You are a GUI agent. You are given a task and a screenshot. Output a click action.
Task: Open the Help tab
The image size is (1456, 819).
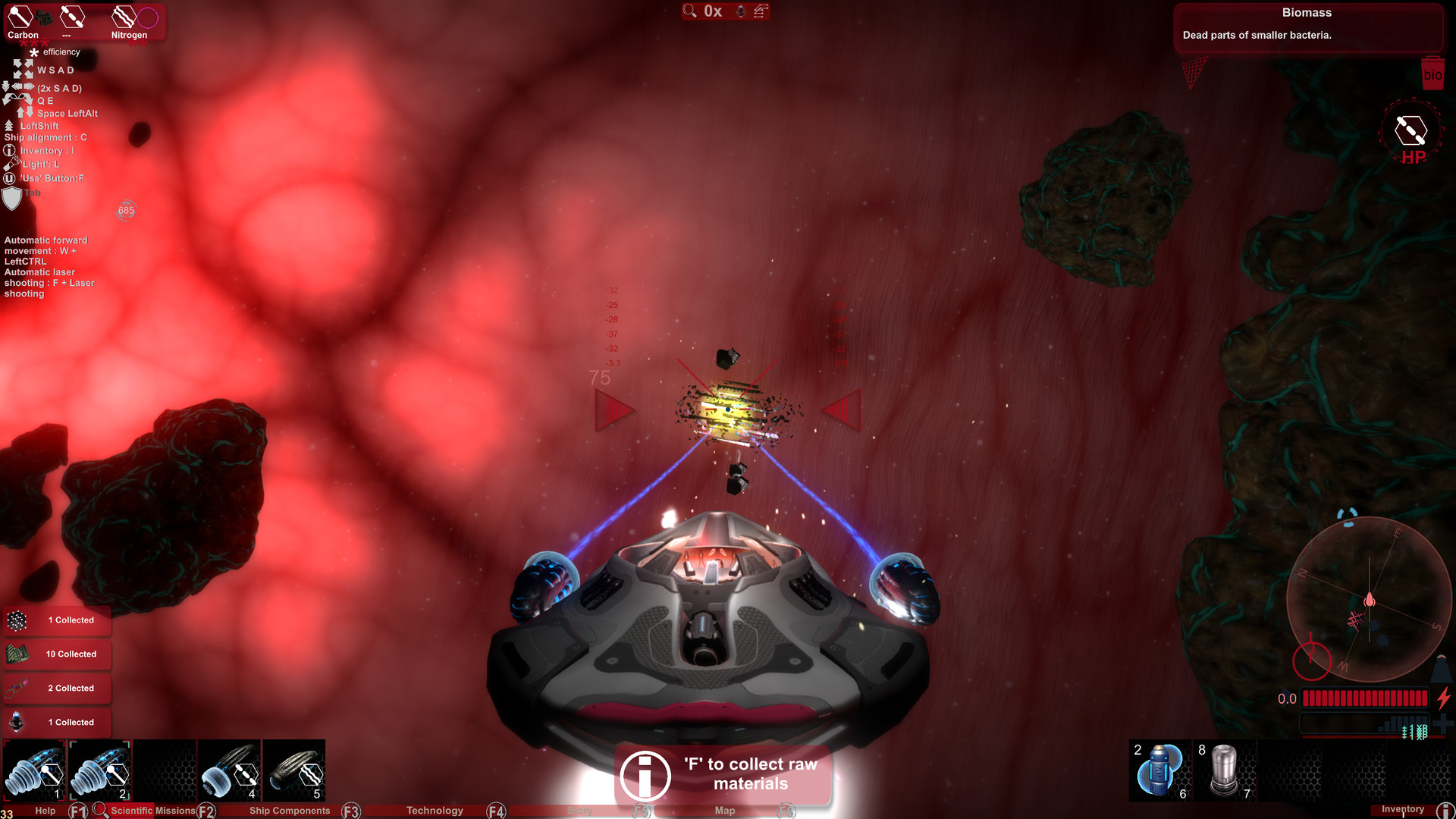pos(45,811)
